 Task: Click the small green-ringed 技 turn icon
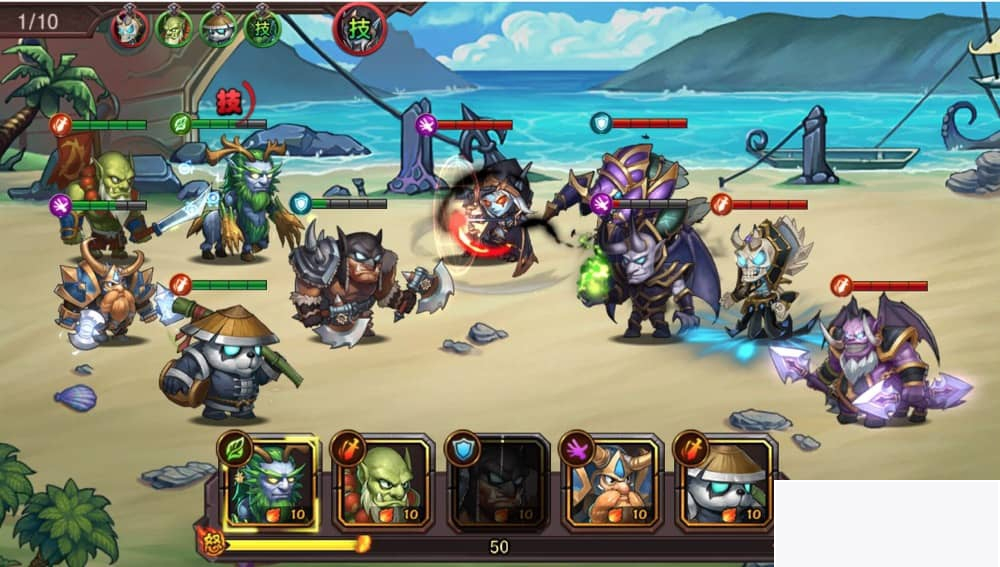pos(262,27)
